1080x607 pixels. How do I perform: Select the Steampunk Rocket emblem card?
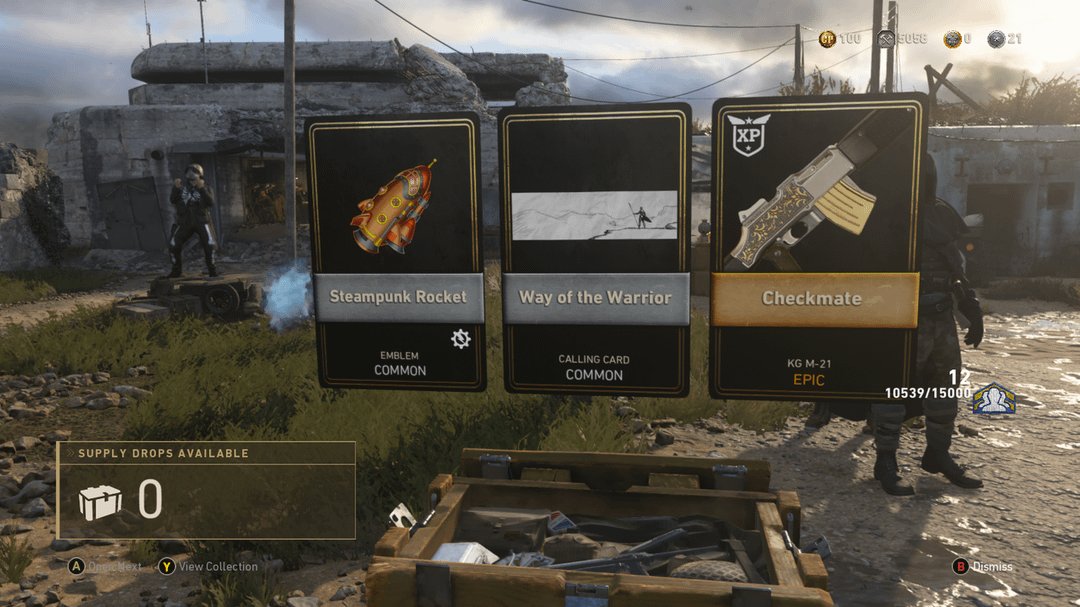[x=395, y=251]
